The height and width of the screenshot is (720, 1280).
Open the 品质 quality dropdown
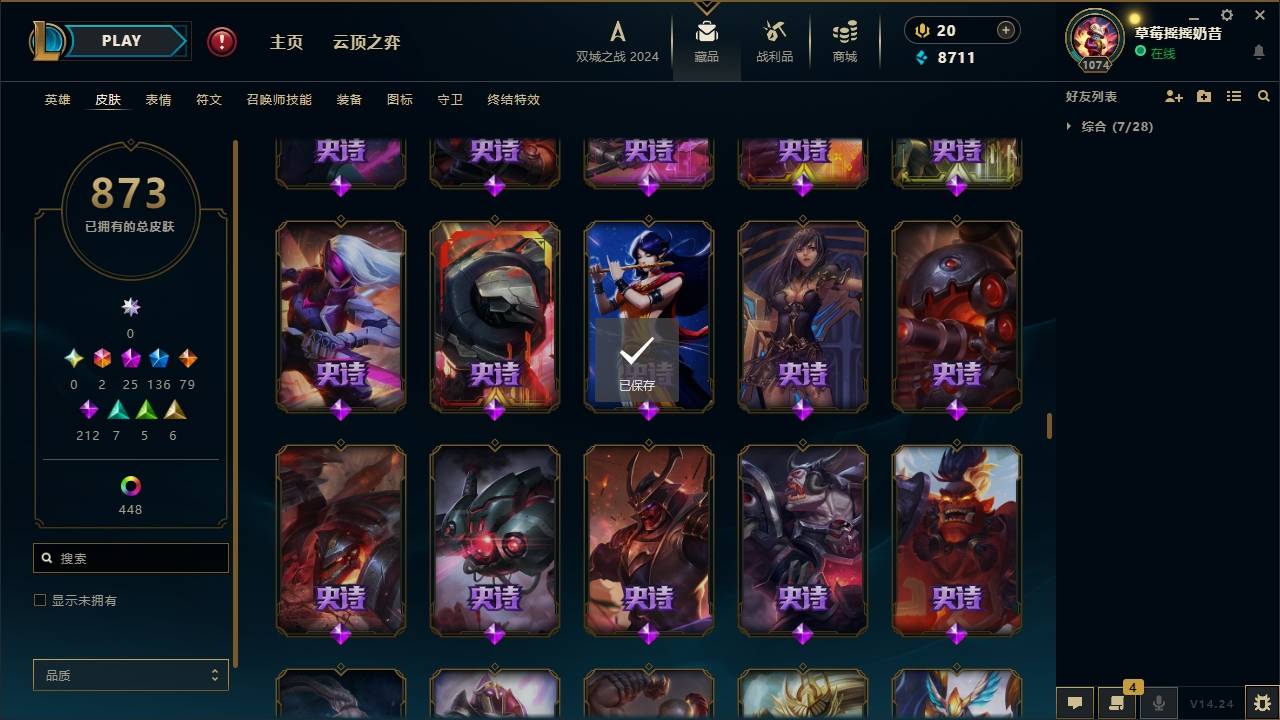(x=130, y=675)
